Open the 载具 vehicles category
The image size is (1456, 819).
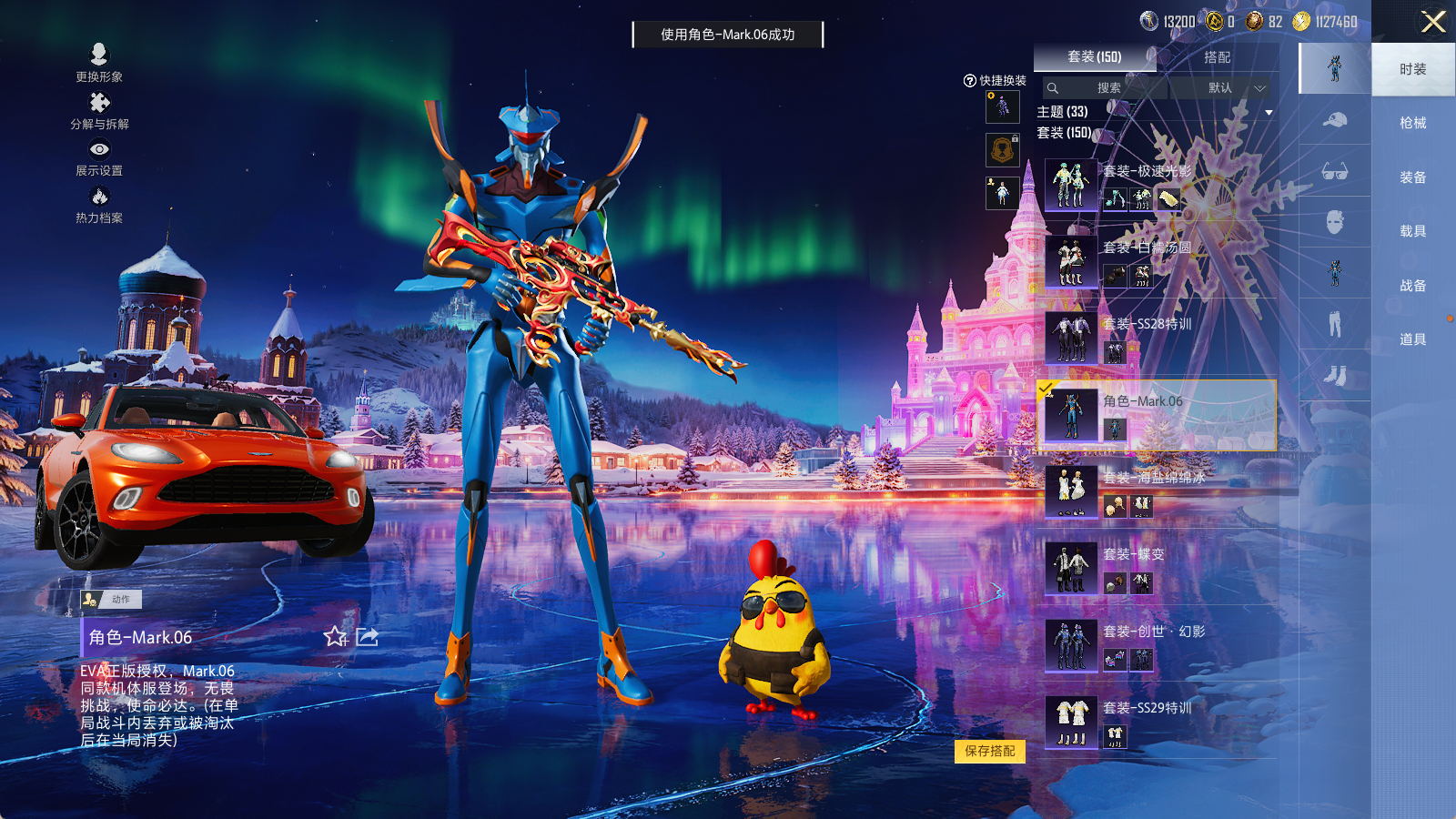coord(1412,231)
